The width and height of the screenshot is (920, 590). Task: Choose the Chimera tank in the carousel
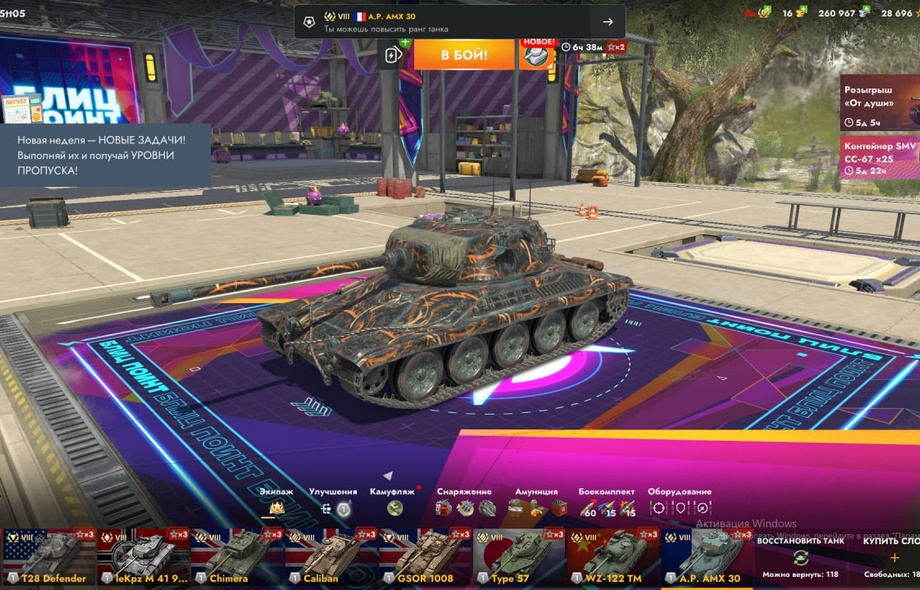pyautogui.click(x=237, y=557)
